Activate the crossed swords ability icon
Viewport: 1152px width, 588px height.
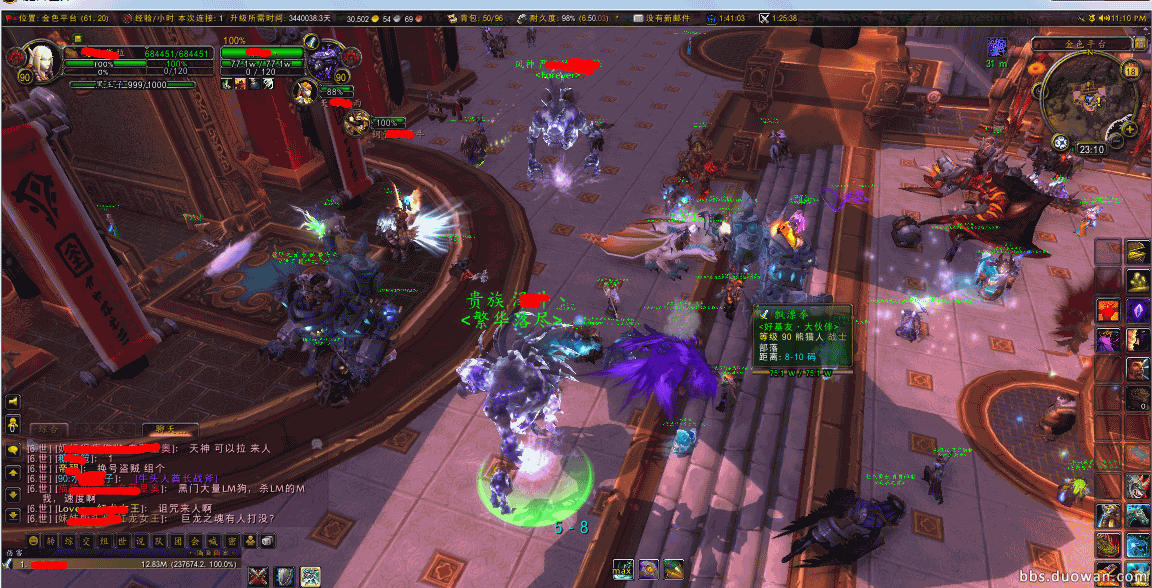click(x=259, y=576)
